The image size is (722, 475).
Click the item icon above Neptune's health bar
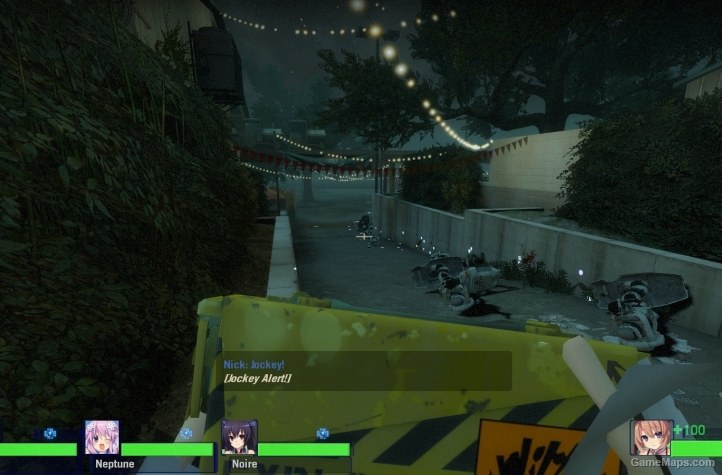point(186,434)
